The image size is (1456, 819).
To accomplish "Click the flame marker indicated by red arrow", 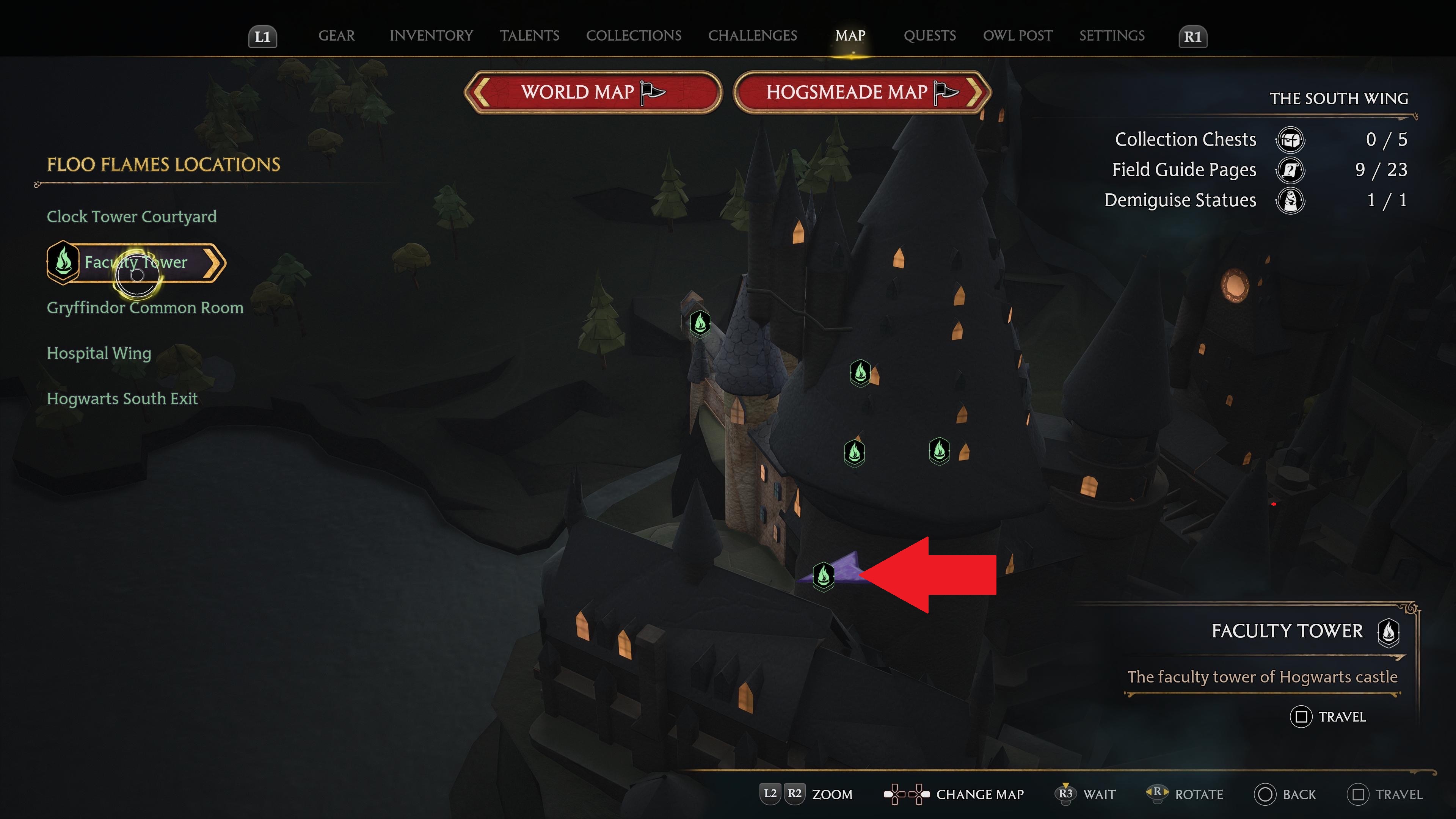I will pyautogui.click(x=824, y=577).
